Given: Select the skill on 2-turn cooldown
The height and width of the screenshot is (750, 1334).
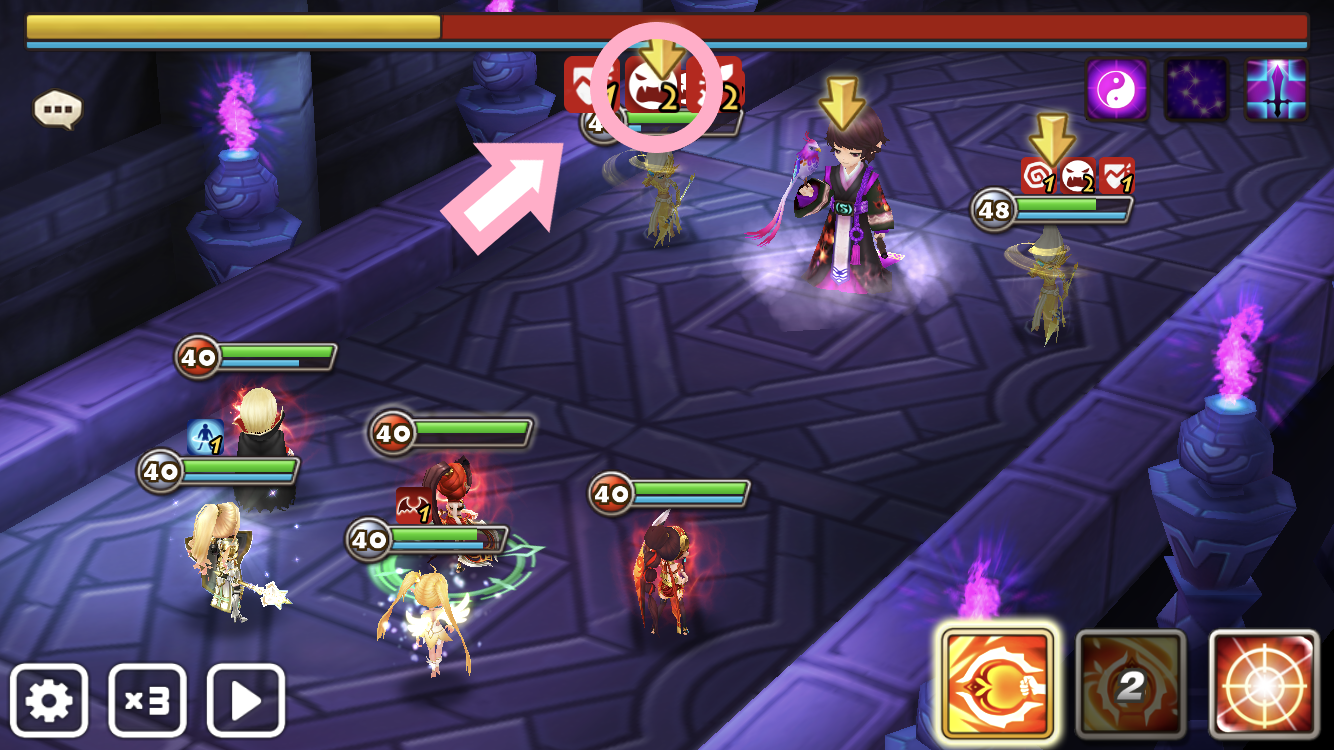Looking at the screenshot, I should point(1130,684).
